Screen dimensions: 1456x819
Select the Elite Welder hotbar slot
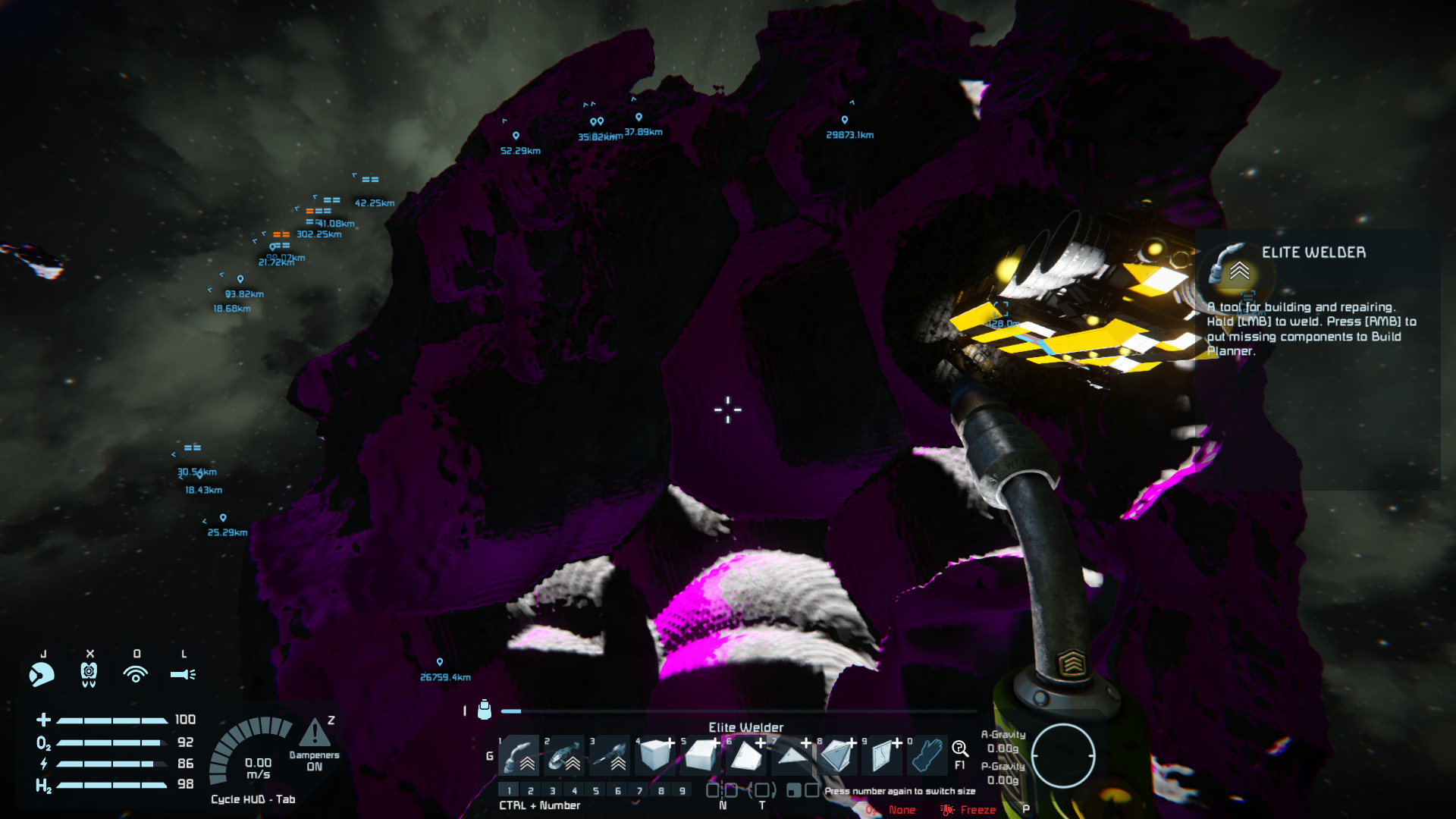click(x=519, y=755)
